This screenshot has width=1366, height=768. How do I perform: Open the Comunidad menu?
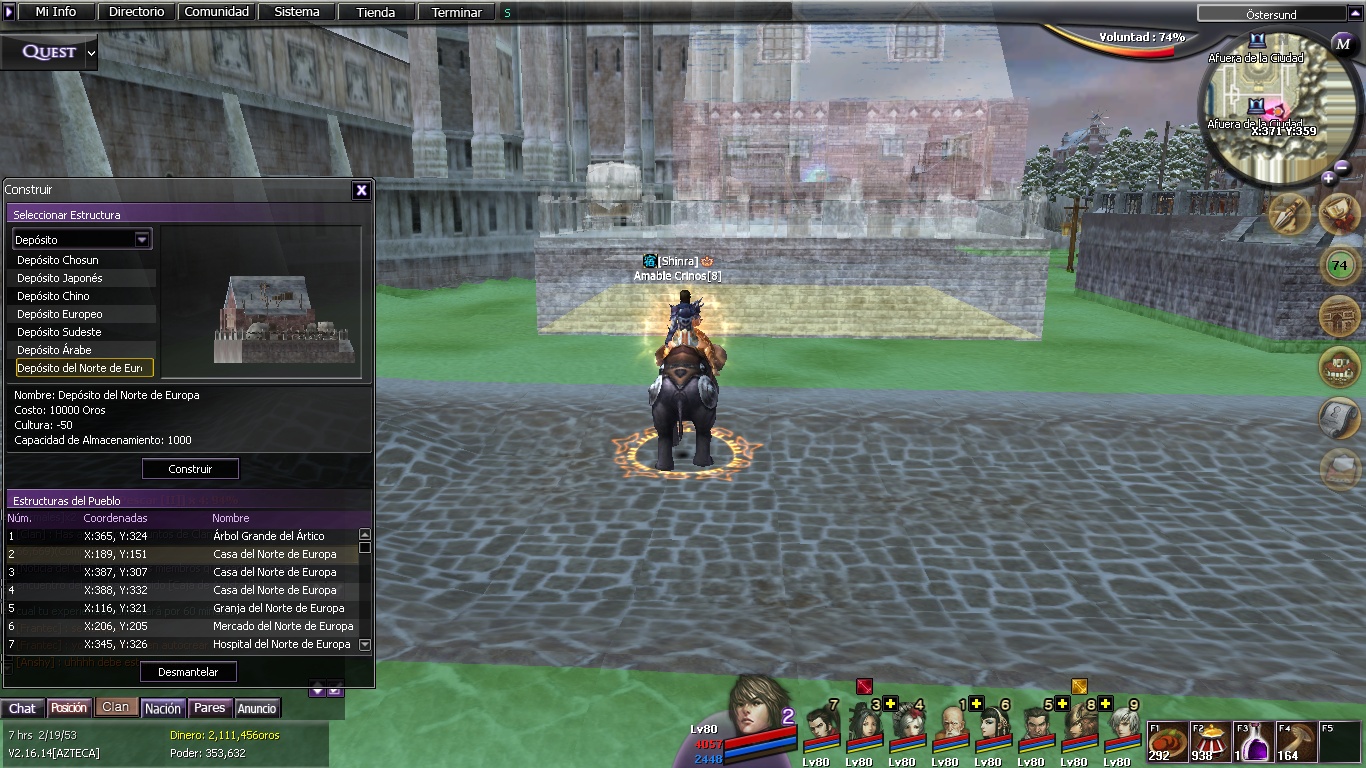tap(217, 12)
